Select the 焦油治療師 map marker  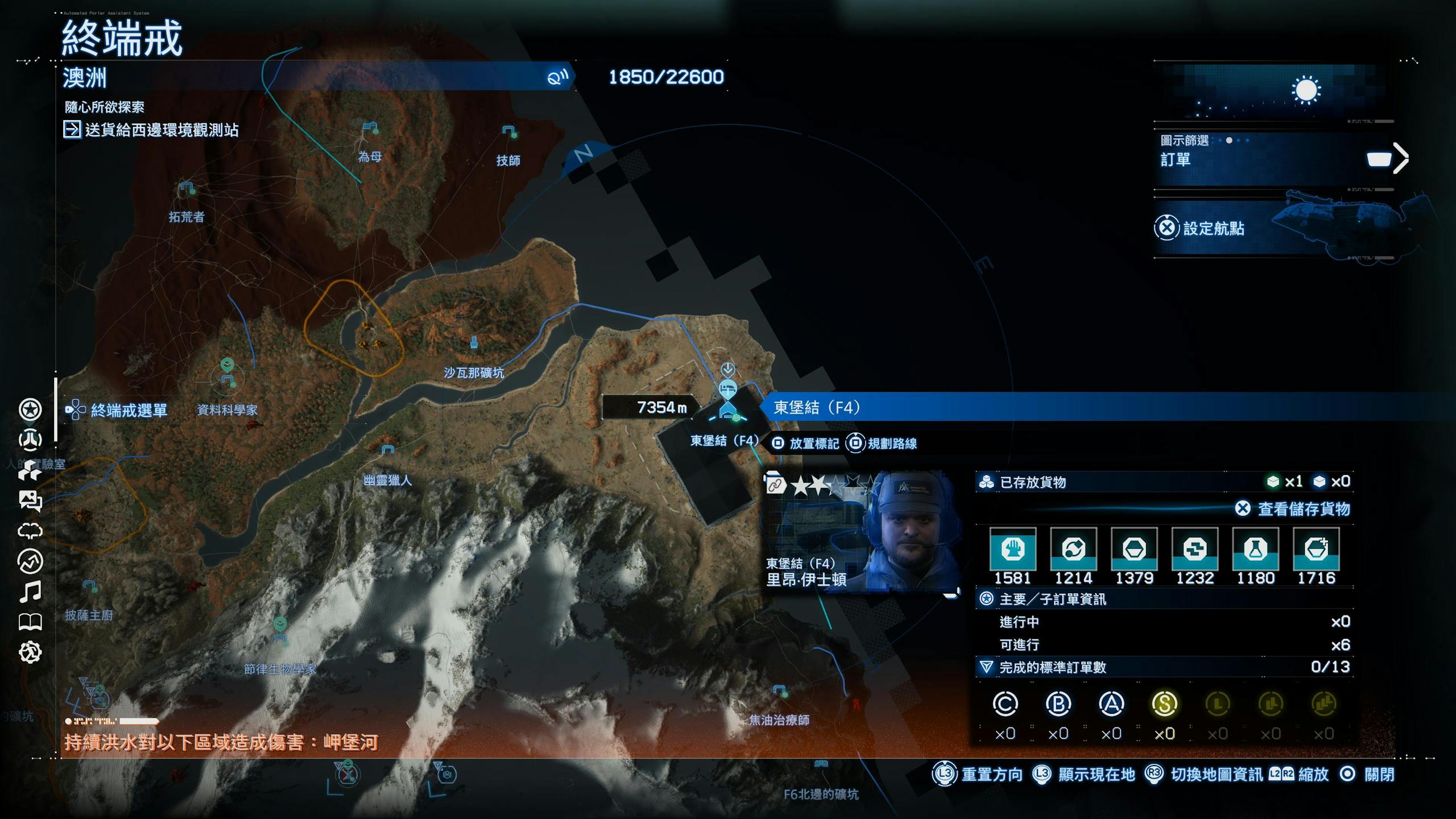click(x=780, y=692)
